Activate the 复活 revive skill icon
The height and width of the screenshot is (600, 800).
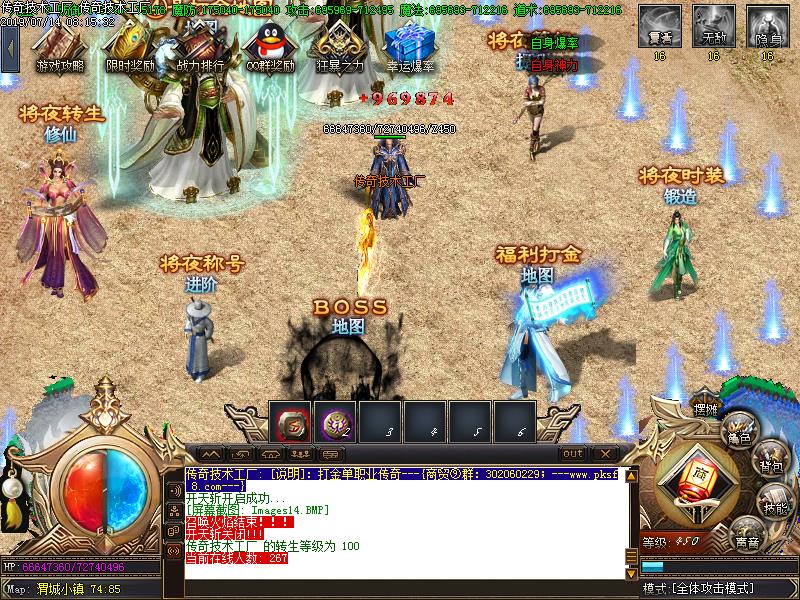point(659,24)
